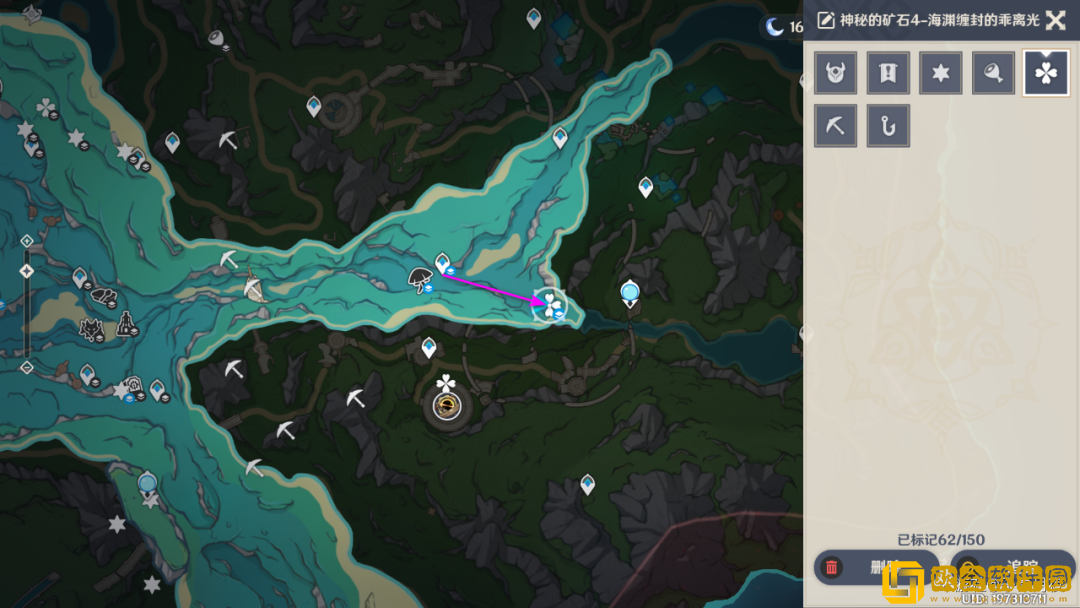Delete this marker with the trash button
This screenshot has width=1080, height=608.
click(x=862, y=568)
